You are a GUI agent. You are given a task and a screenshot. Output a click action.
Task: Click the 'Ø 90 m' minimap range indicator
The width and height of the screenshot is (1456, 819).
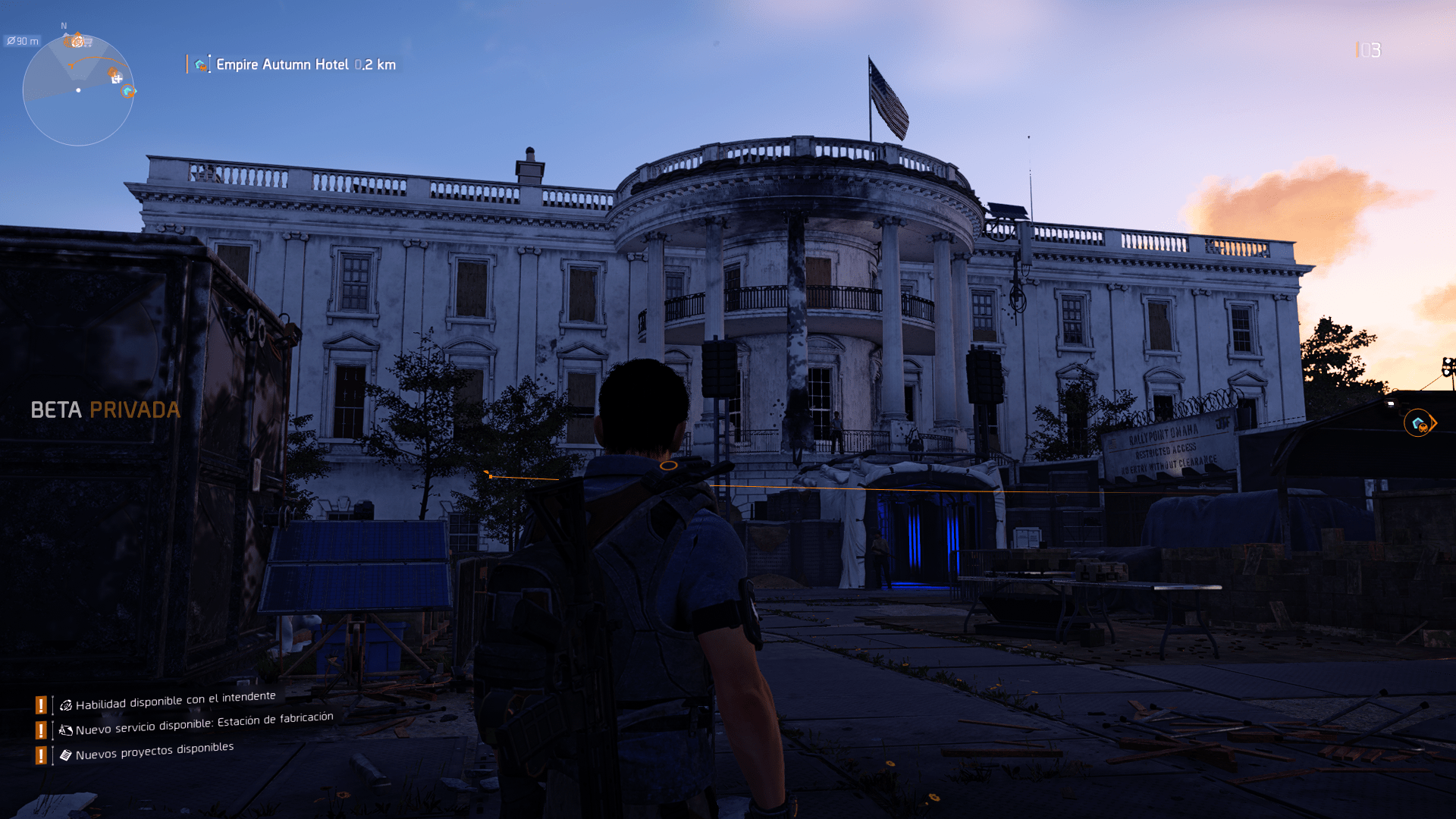[x=24, y=41]
